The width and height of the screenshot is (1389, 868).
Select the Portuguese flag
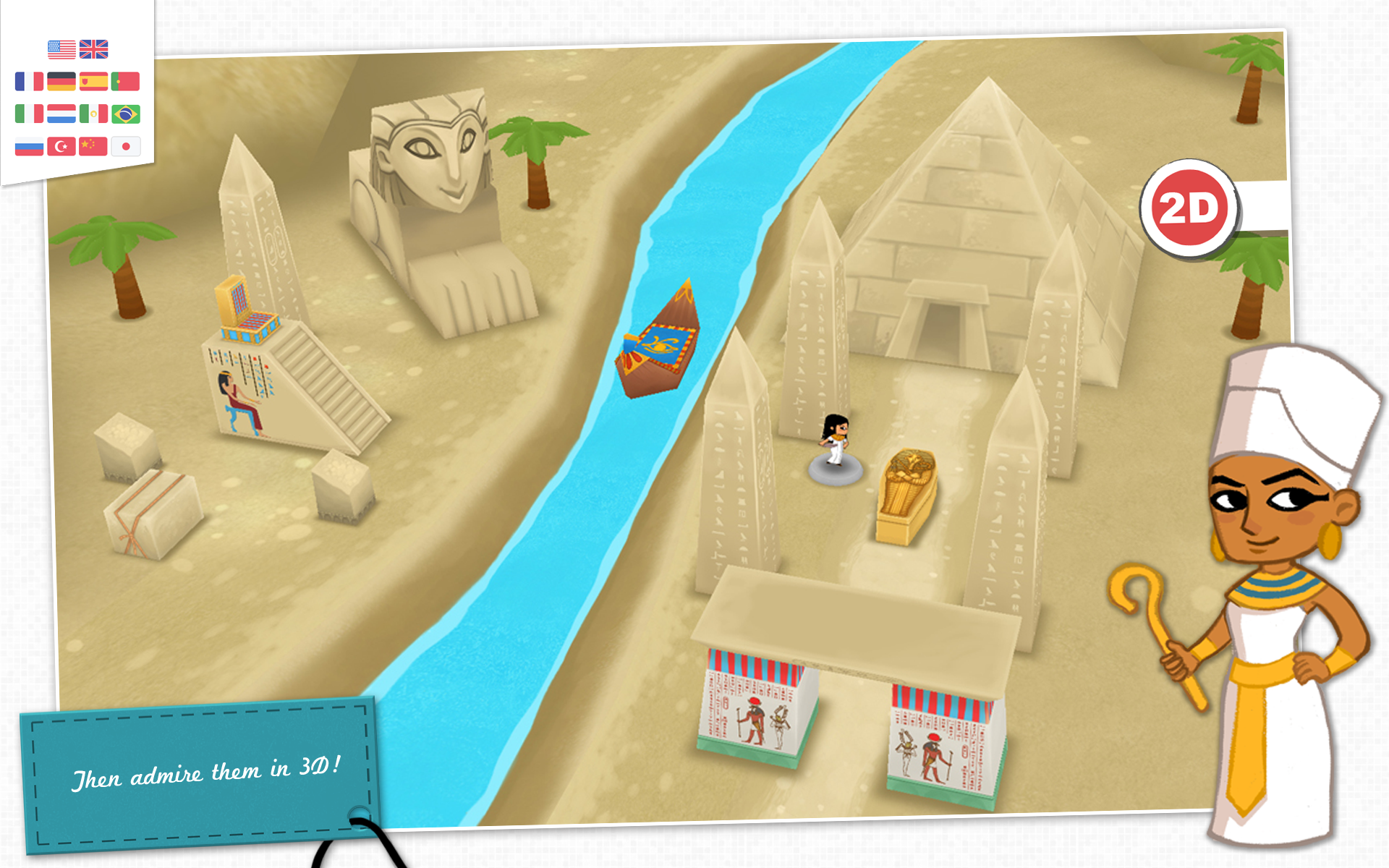point(125,81)
